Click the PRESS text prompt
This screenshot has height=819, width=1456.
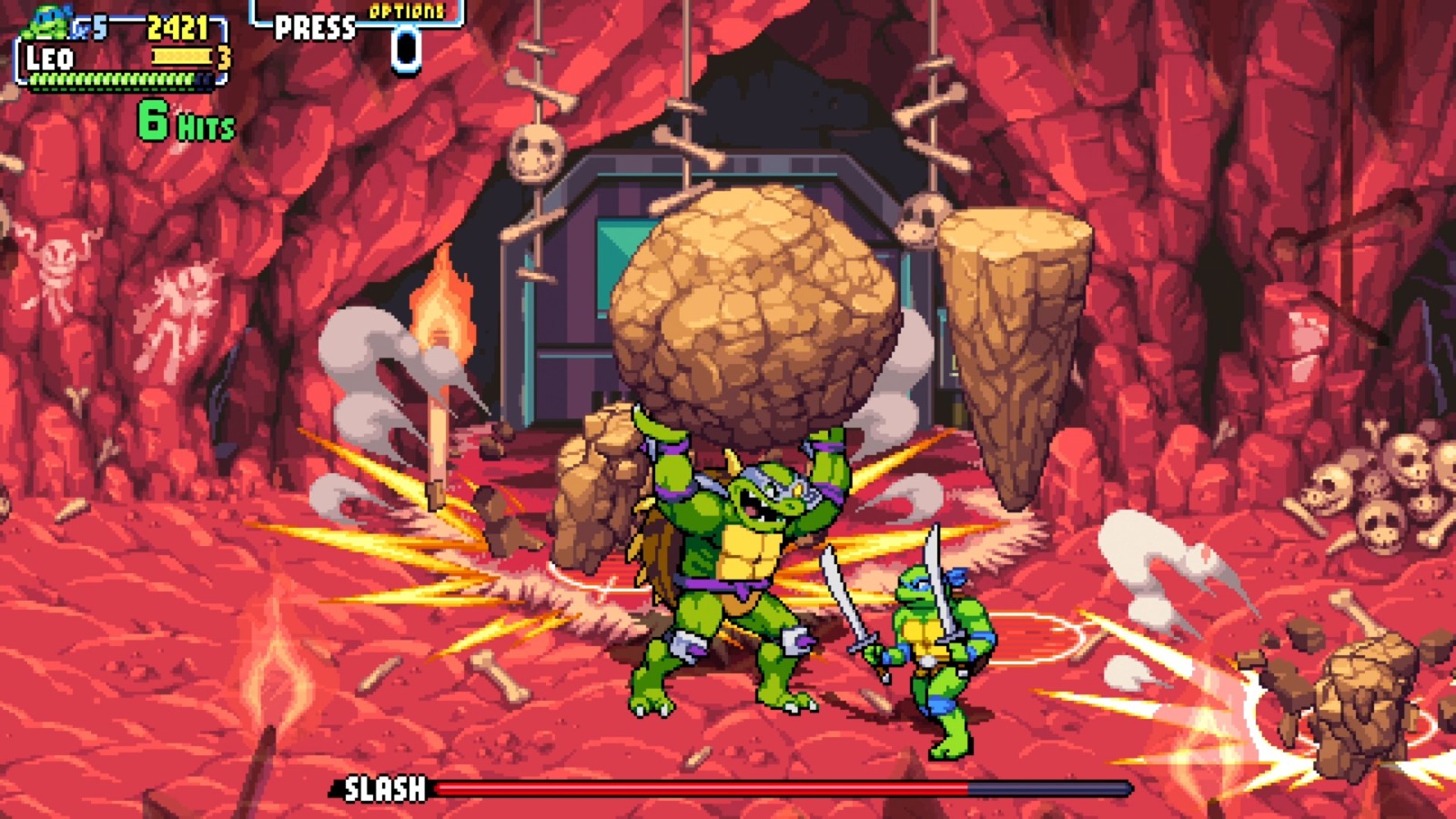(314, 25)
